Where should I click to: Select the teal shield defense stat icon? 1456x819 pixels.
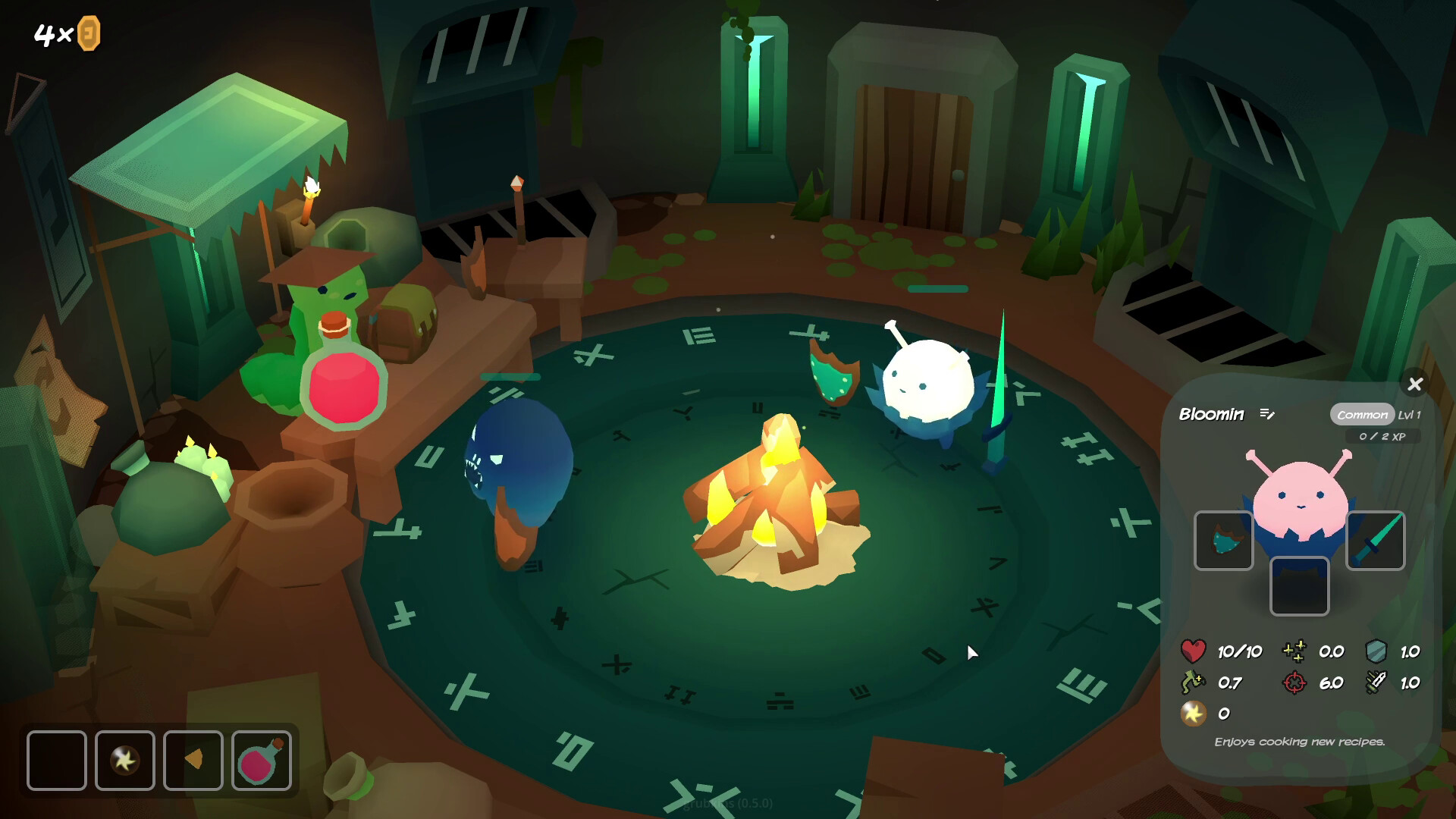point(1382,651)
